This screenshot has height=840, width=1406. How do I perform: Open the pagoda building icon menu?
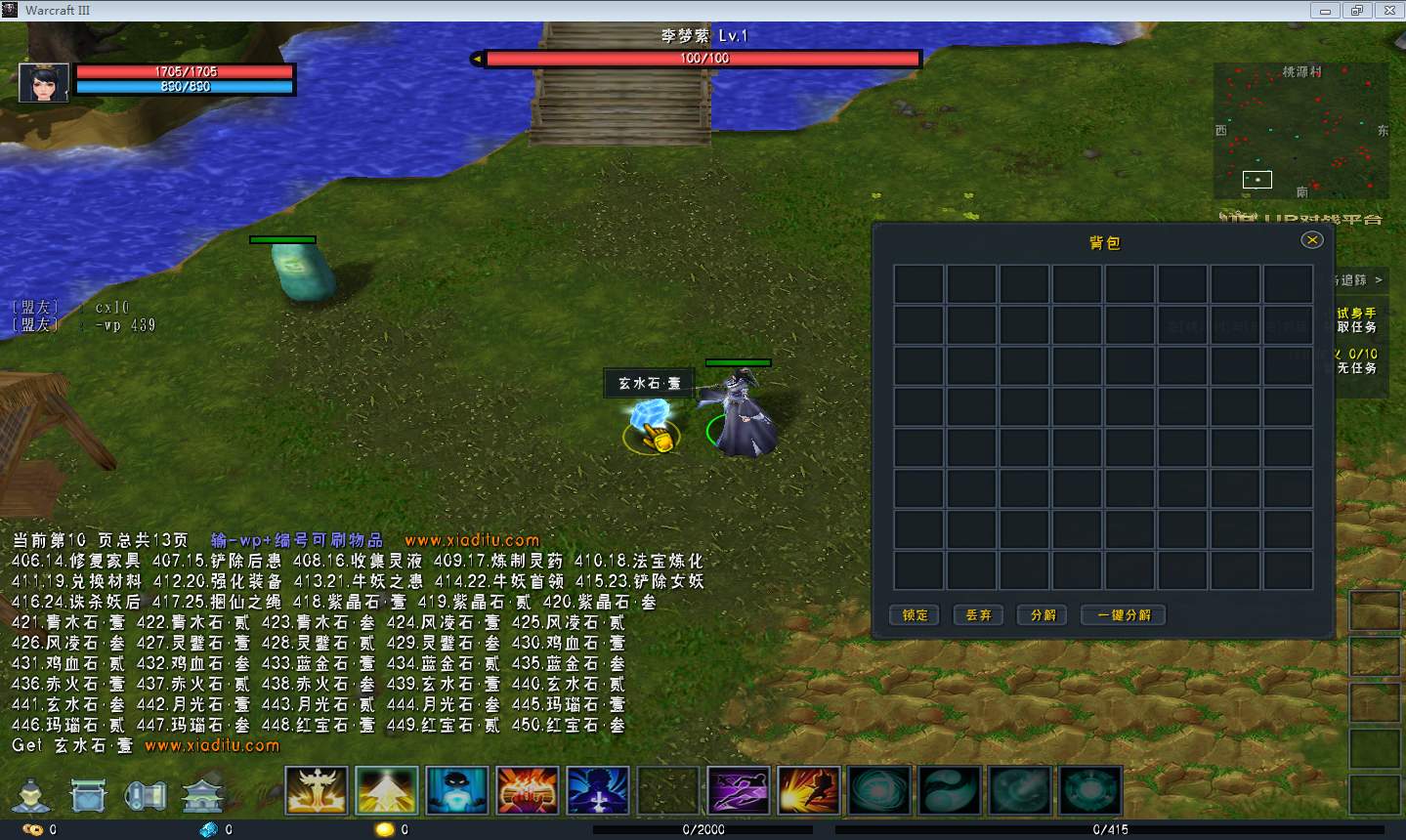203,796
